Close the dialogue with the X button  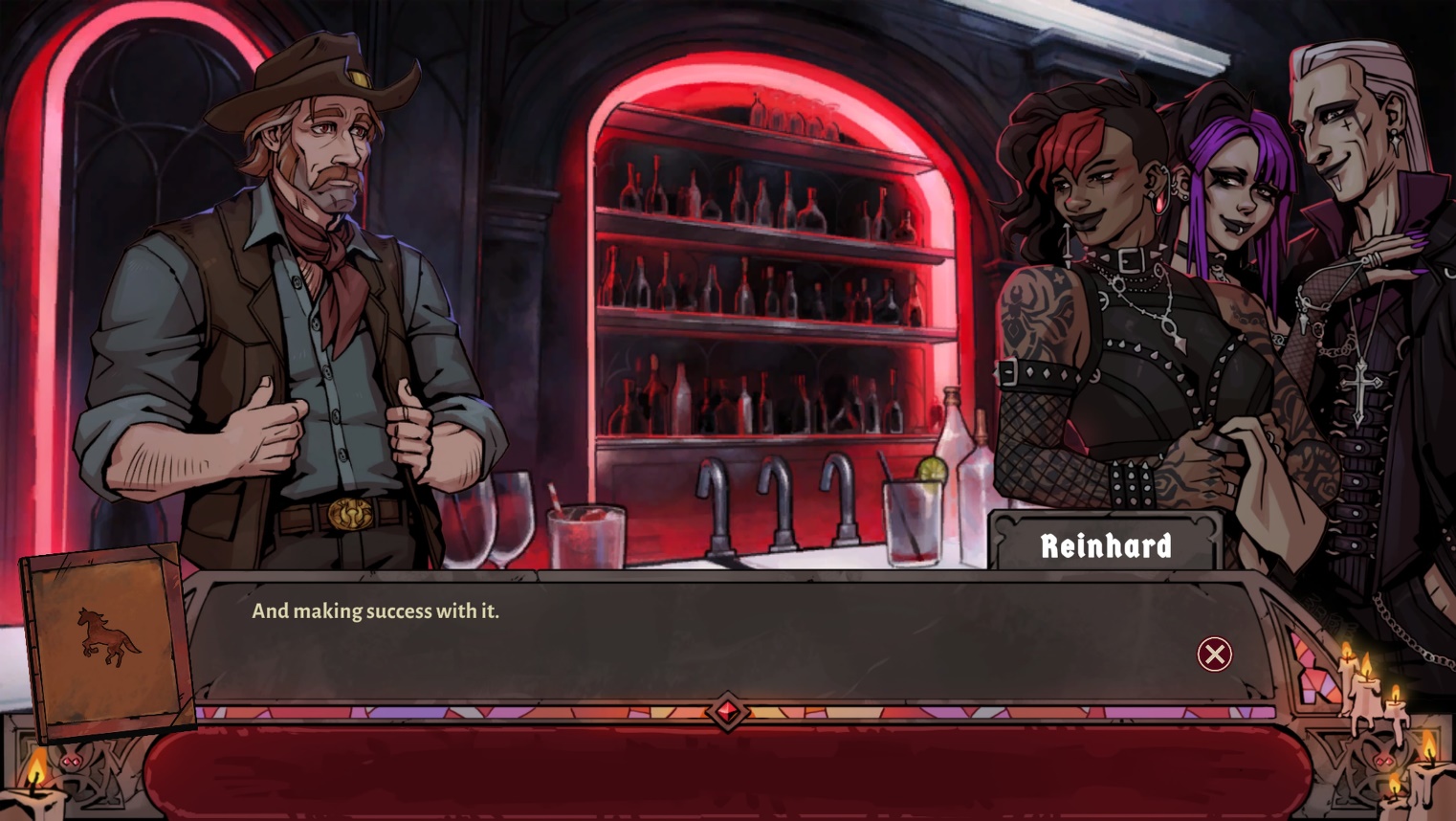1214,655
